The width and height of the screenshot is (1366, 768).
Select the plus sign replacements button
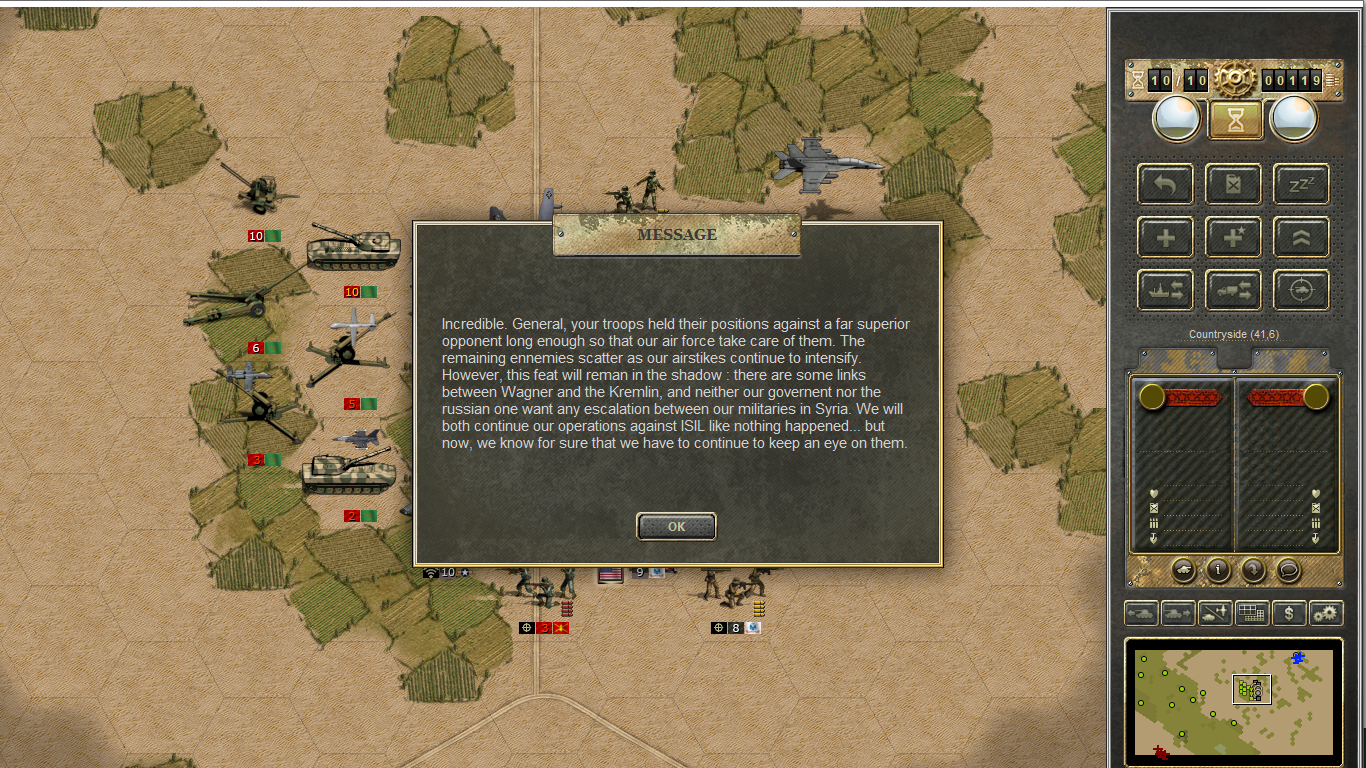(1165, 238)
